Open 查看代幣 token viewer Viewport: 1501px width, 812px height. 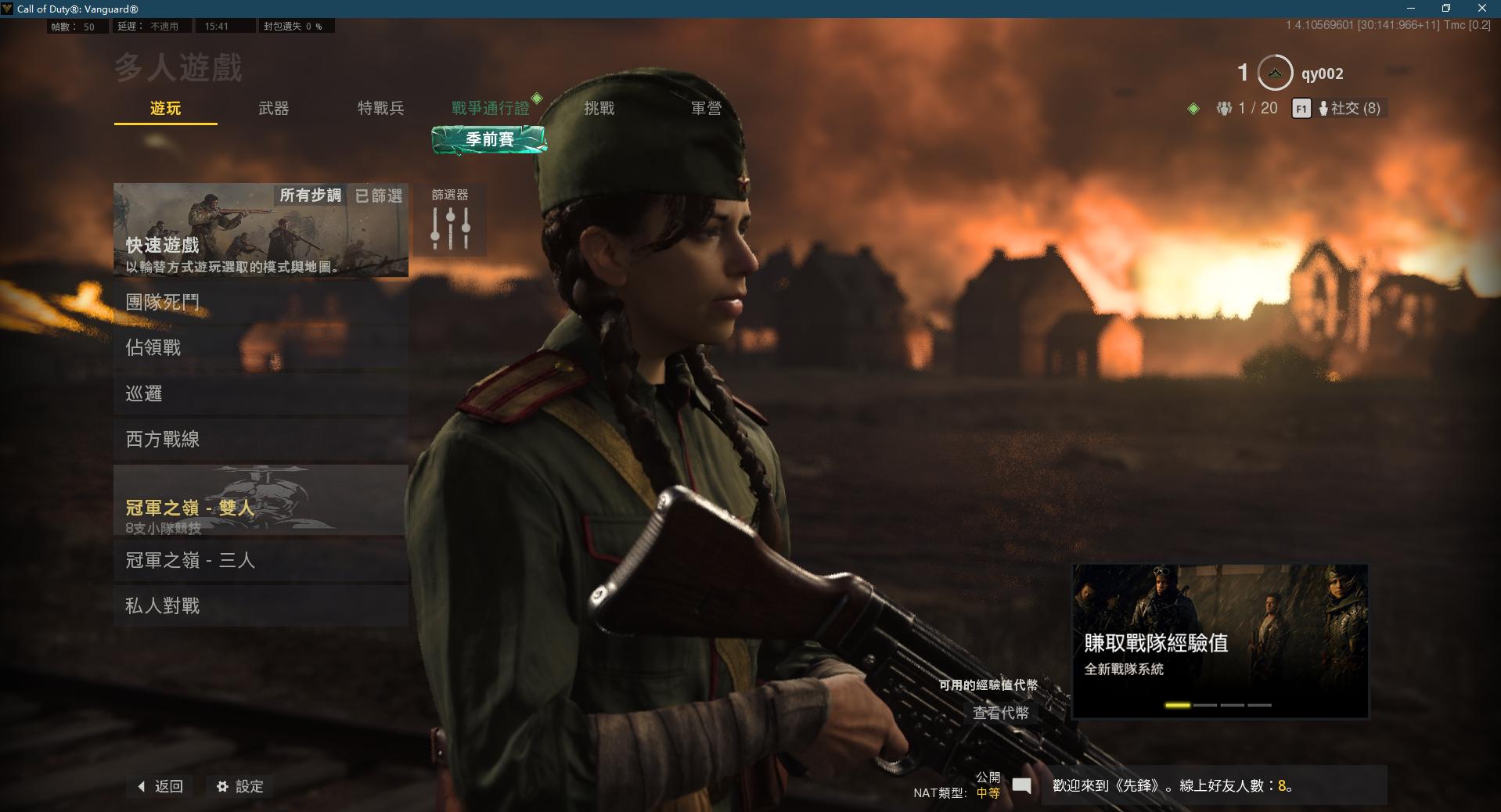(x=1000, y=713)
